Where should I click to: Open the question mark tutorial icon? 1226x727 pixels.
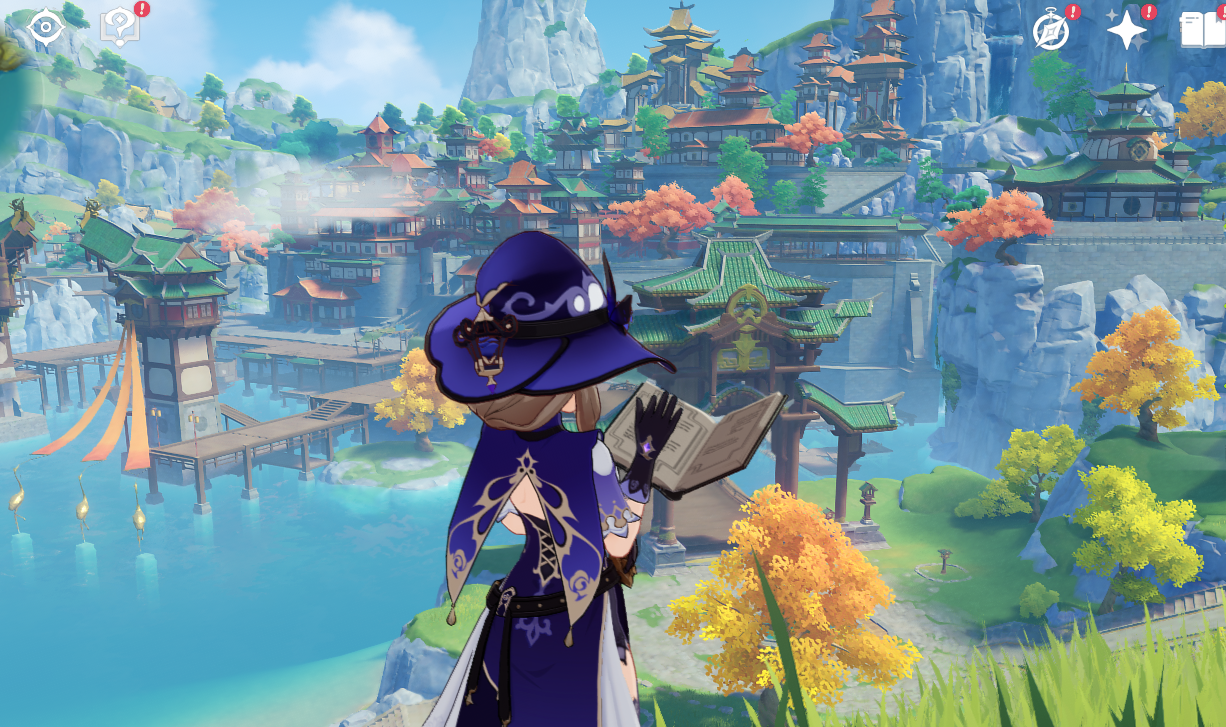click(119, 27)
